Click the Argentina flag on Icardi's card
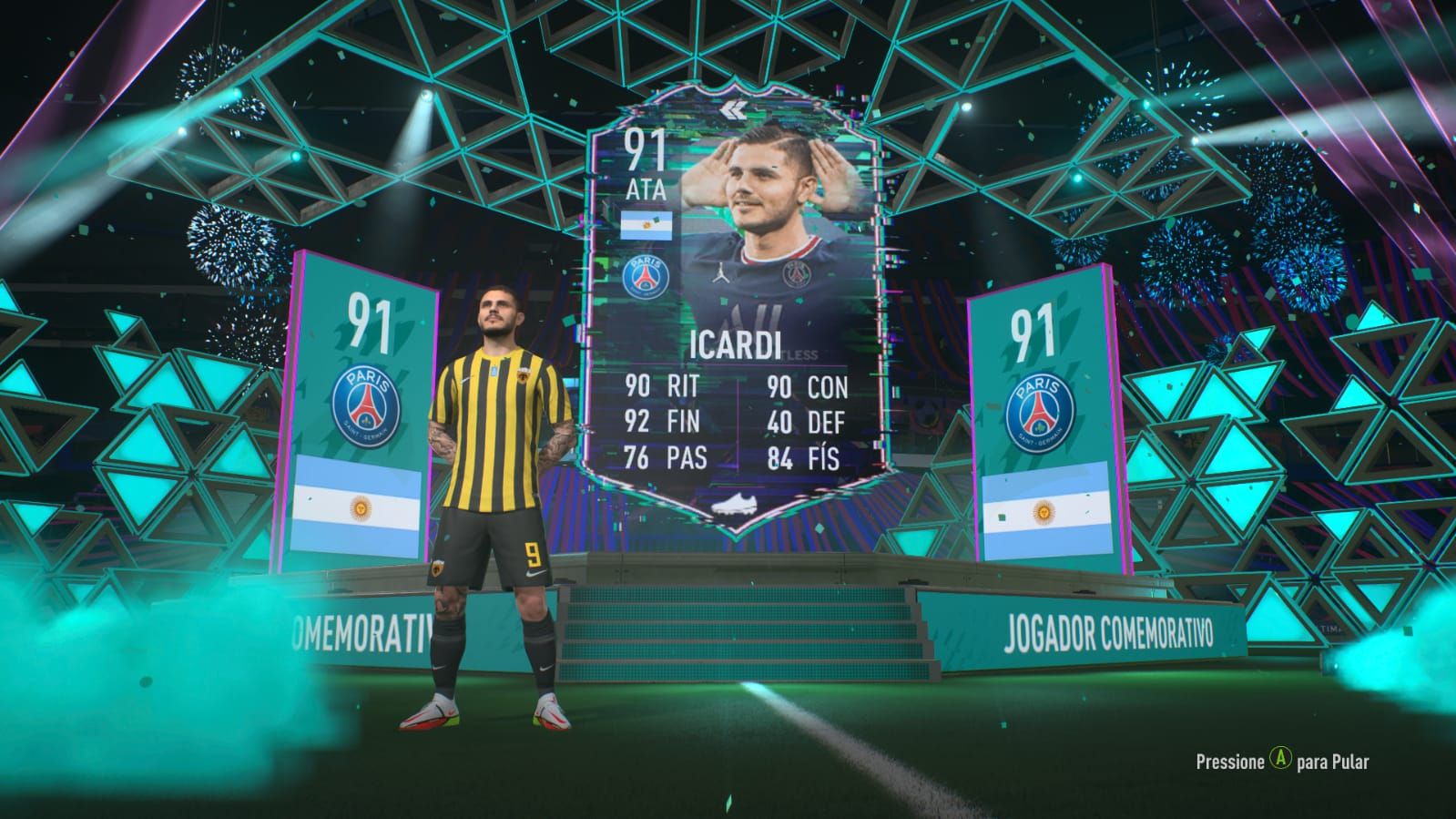Image resolution: width=1456 pixels, height=819 pixels. coord(648,223)
